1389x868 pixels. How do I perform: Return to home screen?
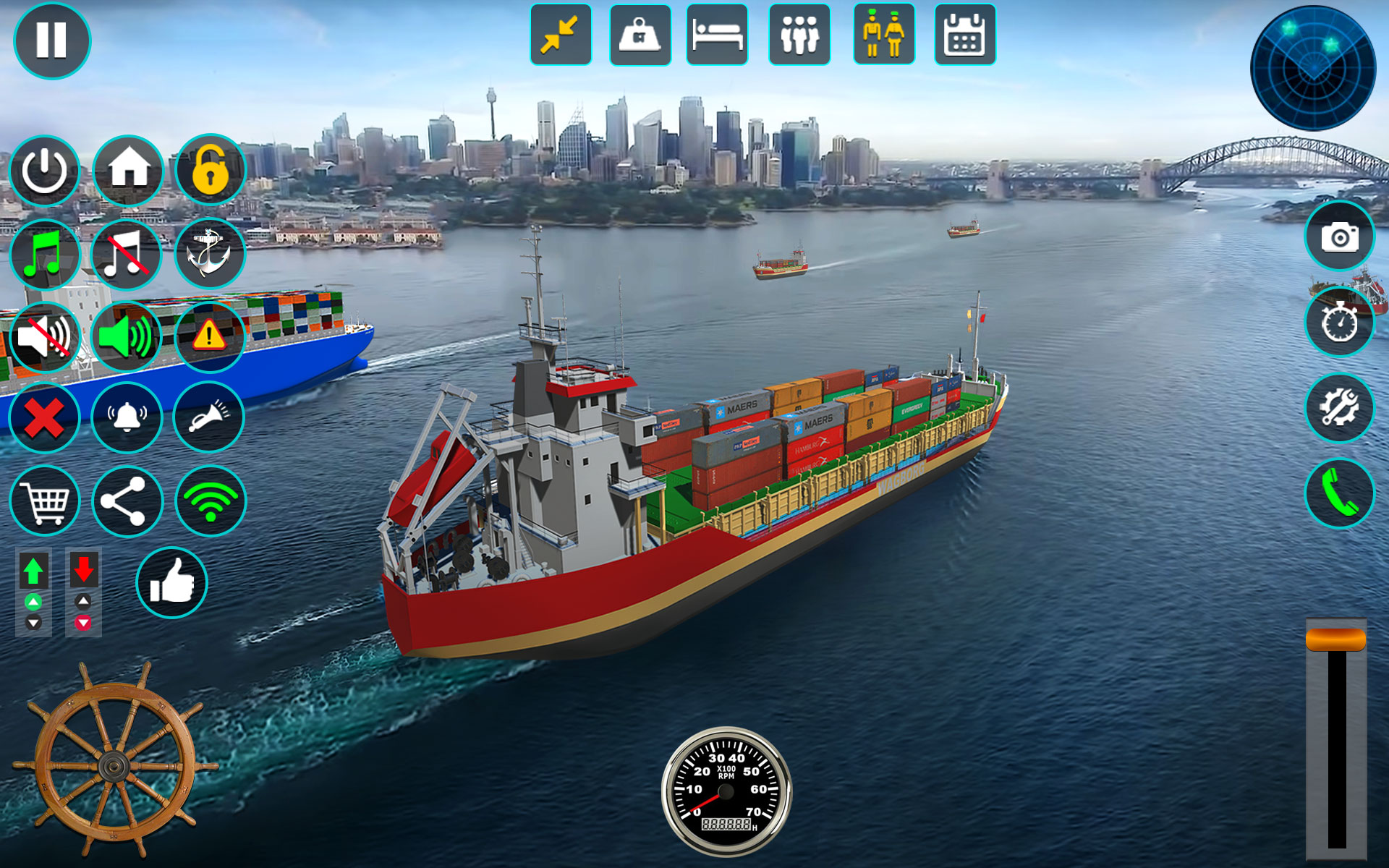point(127,170)
